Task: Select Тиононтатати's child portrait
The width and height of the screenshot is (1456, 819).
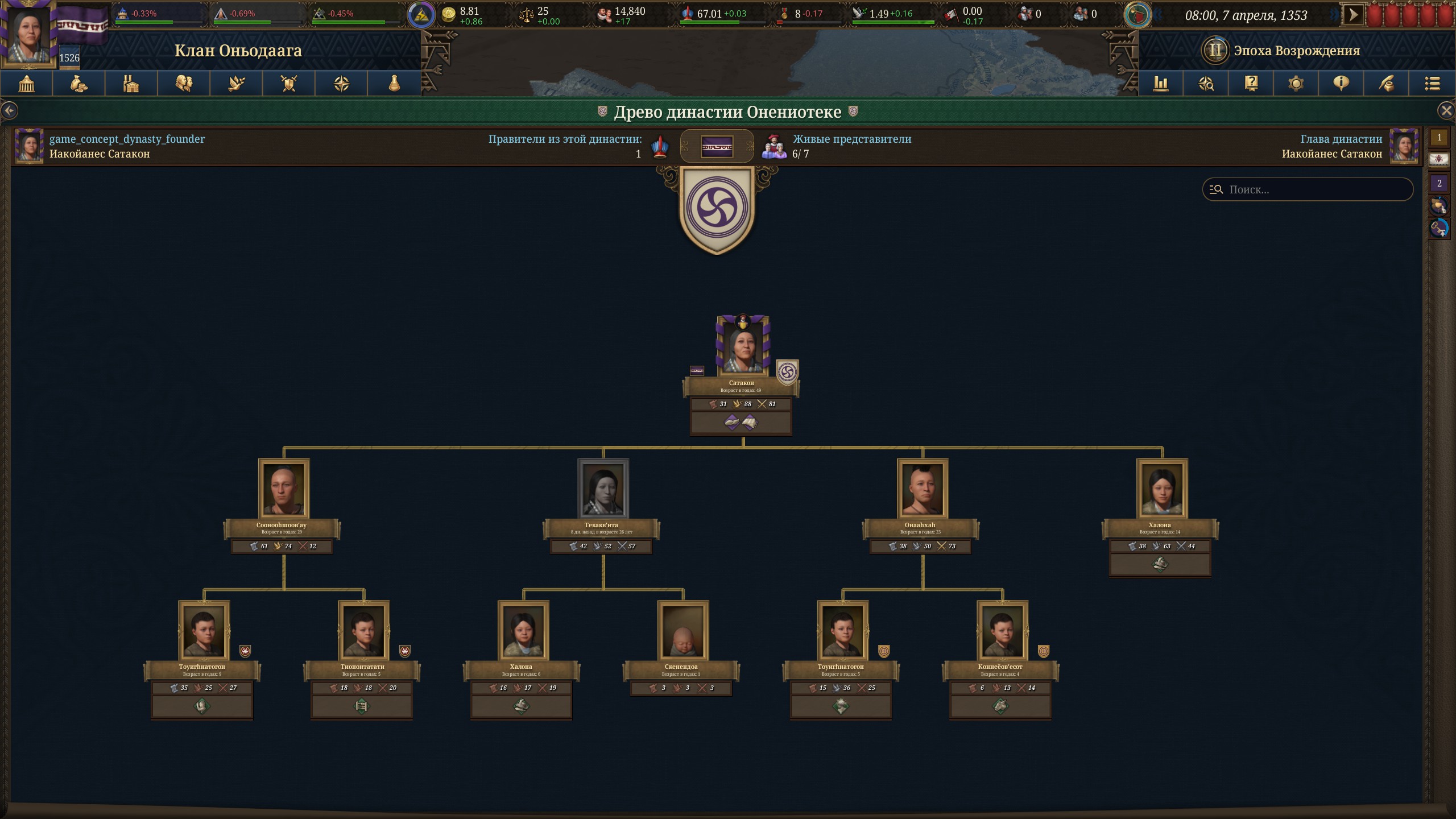Action: tap(363, 630)
